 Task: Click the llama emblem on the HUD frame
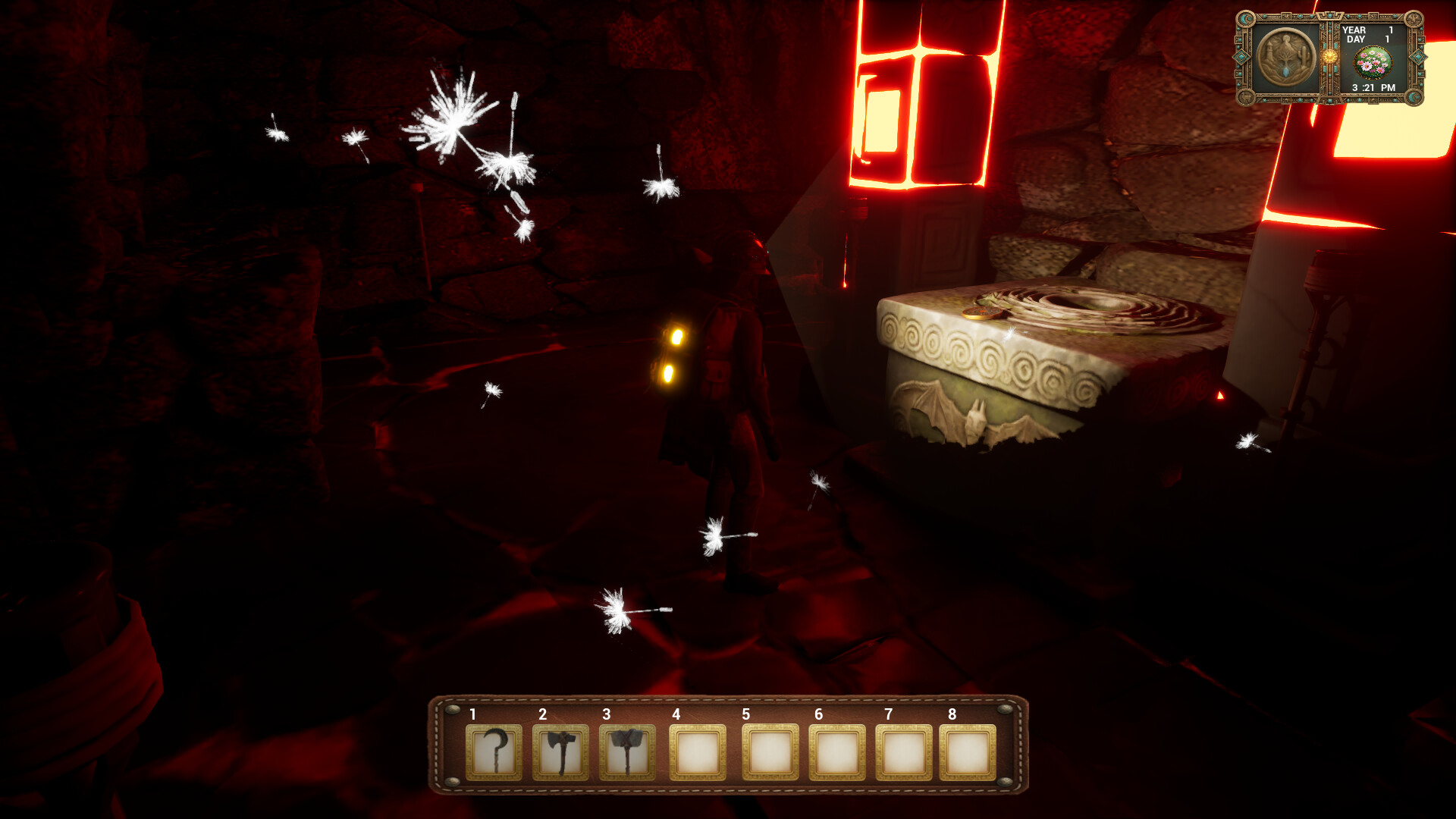(1246, 96)
